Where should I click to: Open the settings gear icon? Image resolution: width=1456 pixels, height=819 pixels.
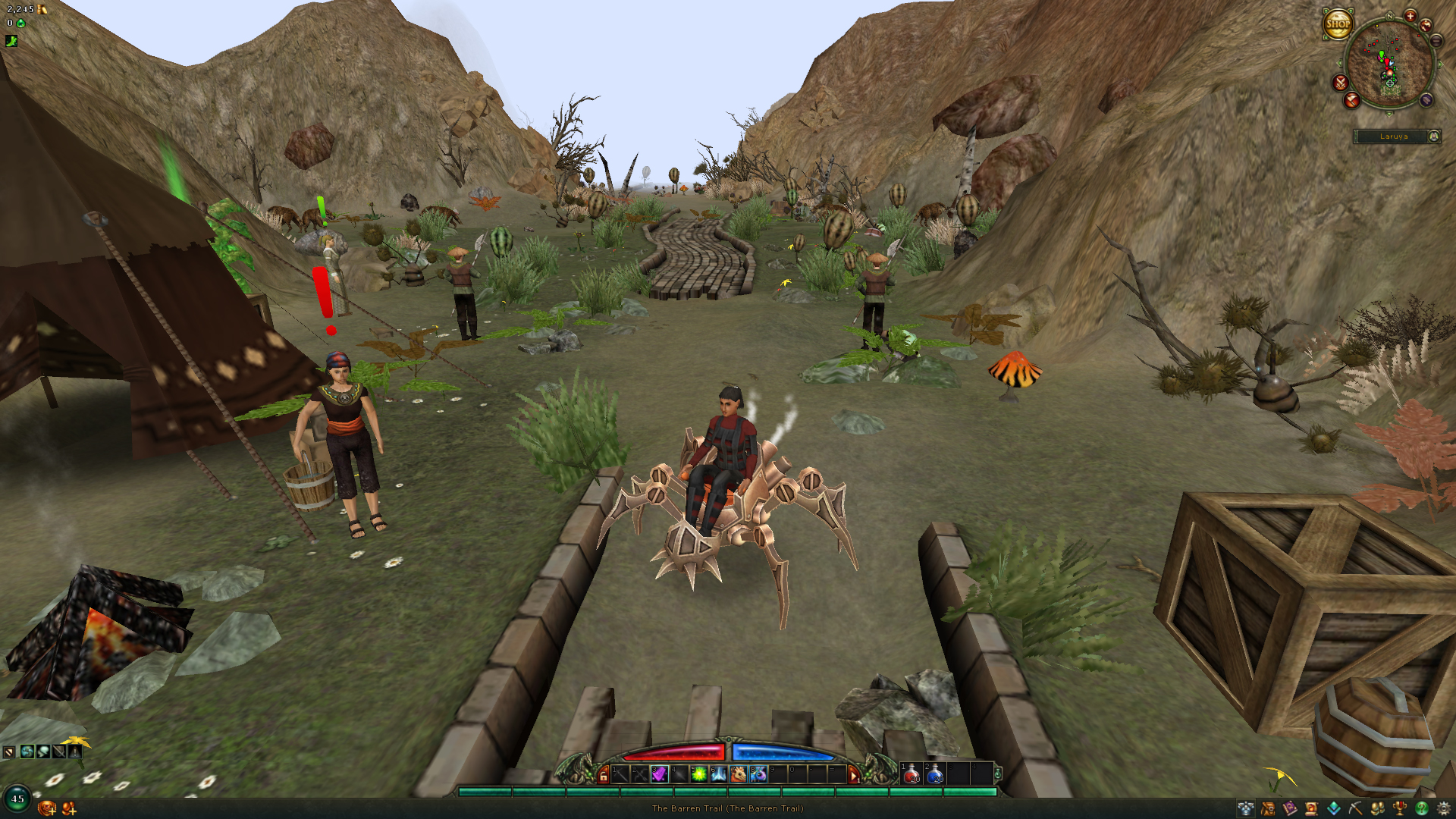(1443, 809)
